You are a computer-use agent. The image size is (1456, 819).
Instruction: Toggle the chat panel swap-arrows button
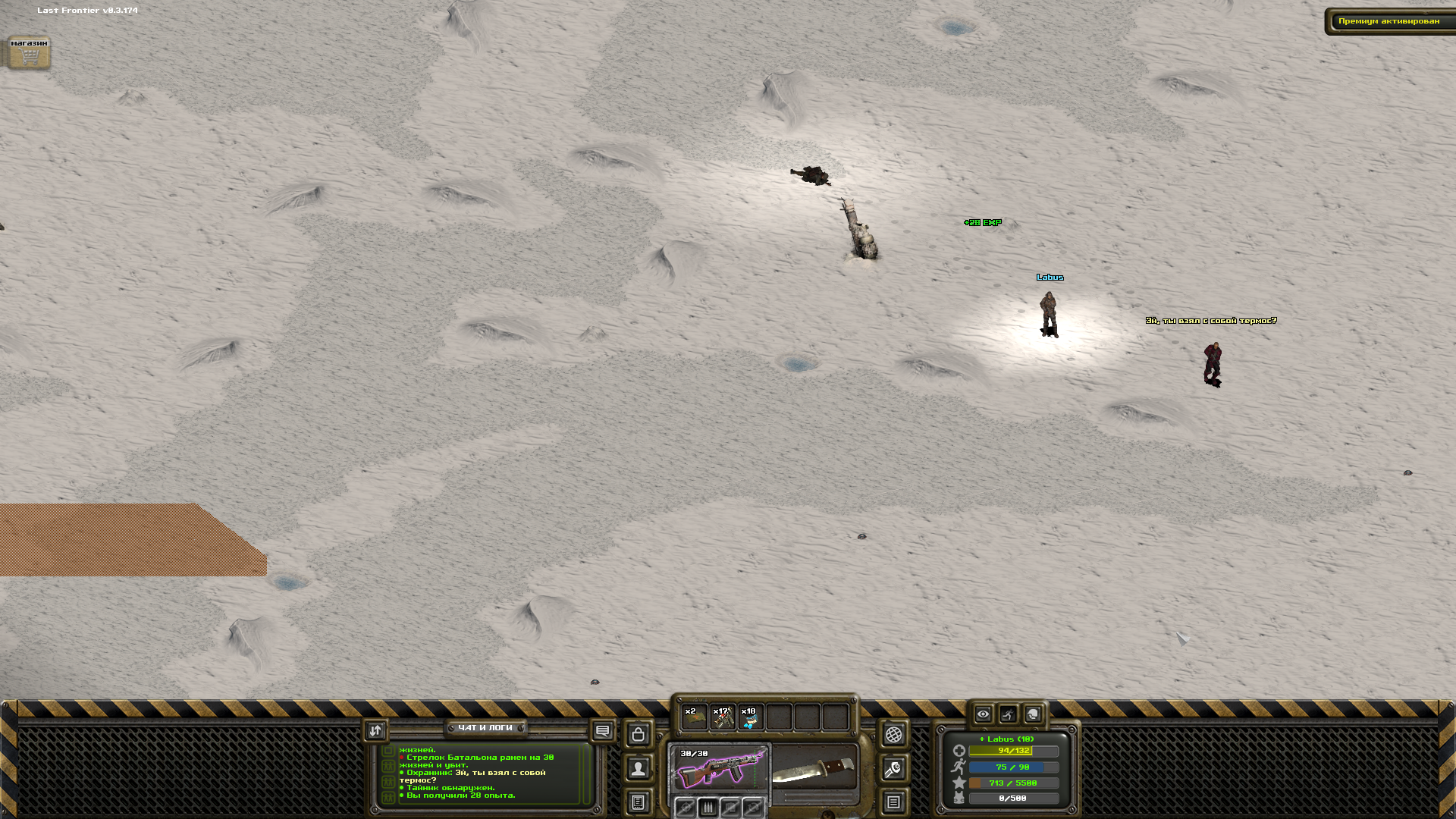[375, 730]
